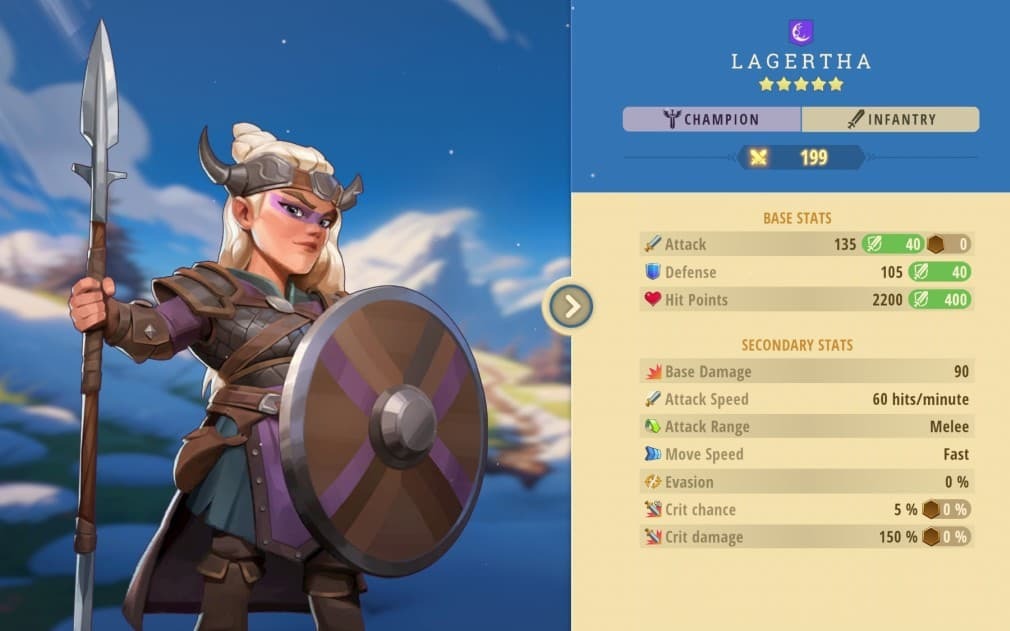Image resolution: width=1010 pixels, height=631 pixels.
Task: Click the Crit damage row
Action: click(x=805, y=537)
